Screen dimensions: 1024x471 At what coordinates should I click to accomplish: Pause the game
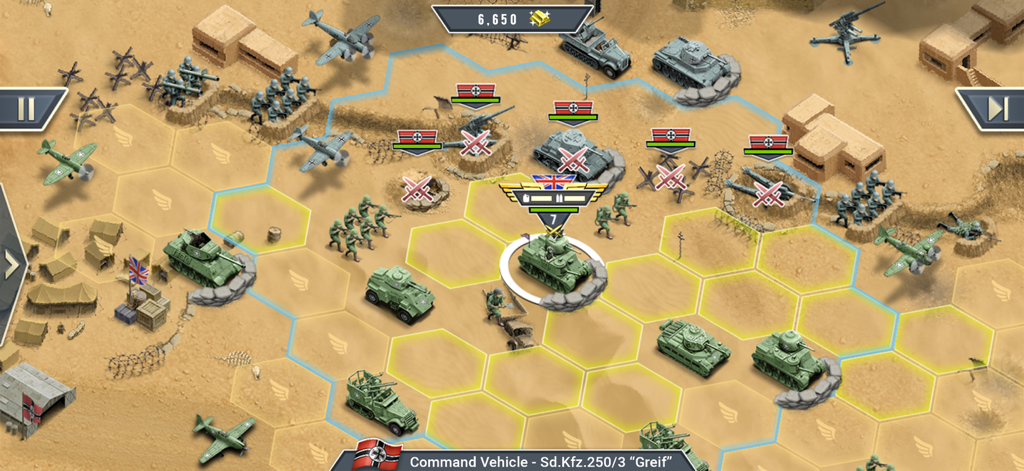pyautogui.click(x=28, y=107)
